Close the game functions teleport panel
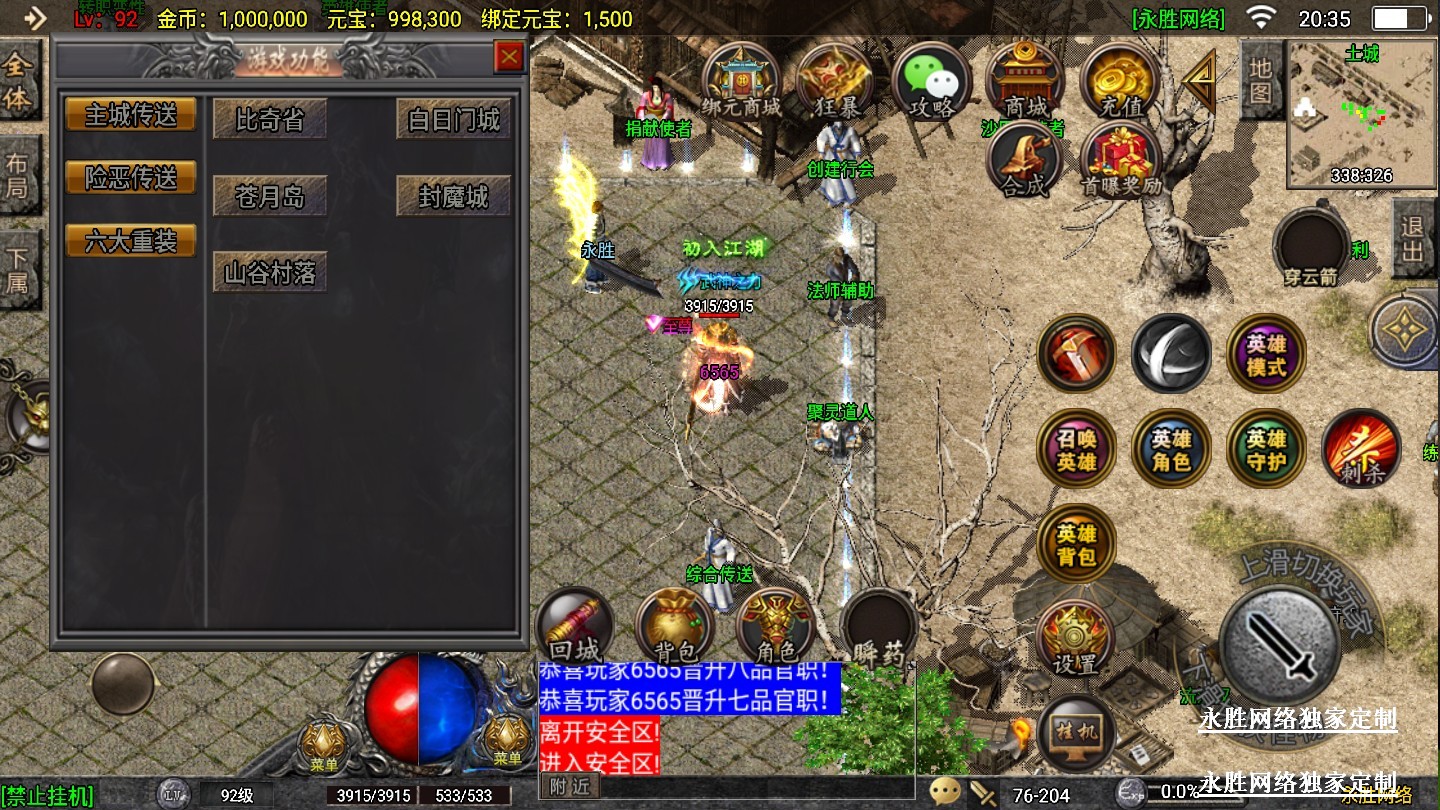The width and height of the screenshot is (1440, 810). (x=510, y=58)
